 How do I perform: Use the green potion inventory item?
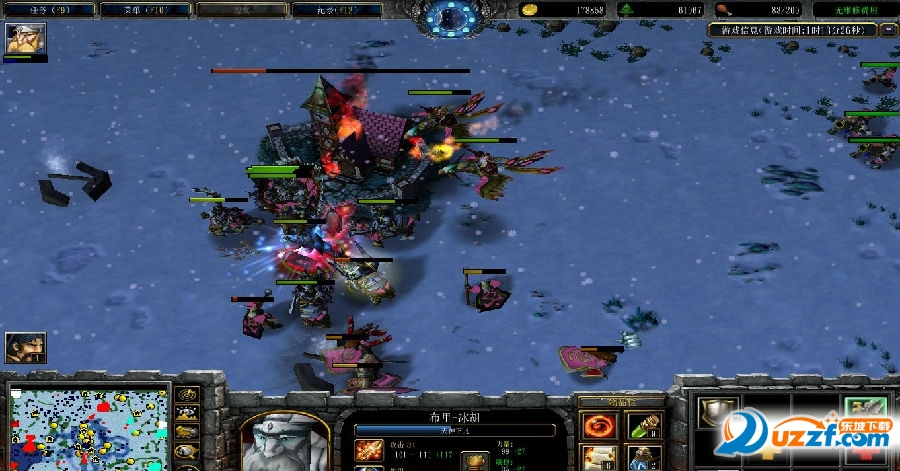tap(643, 426)
